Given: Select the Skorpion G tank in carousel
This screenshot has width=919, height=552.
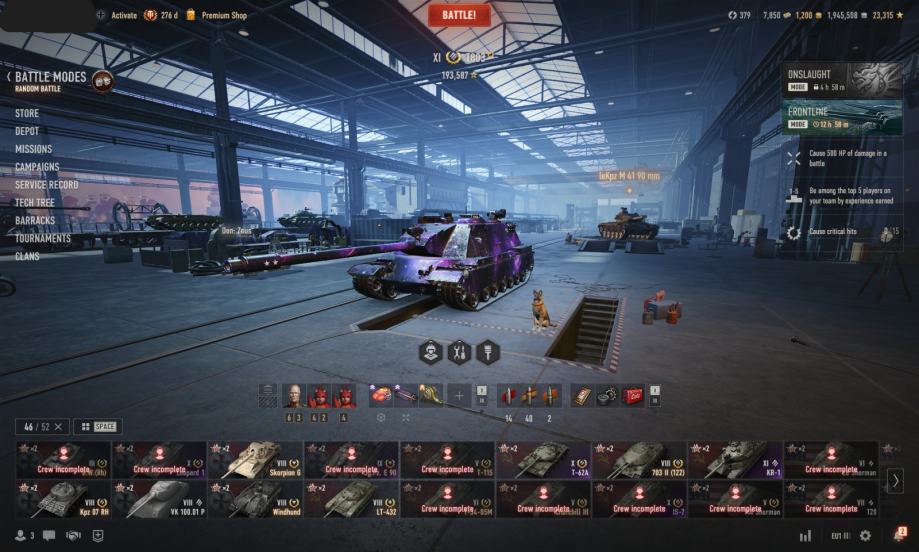Looking at the screenshot, I should (x=255, y=460).
